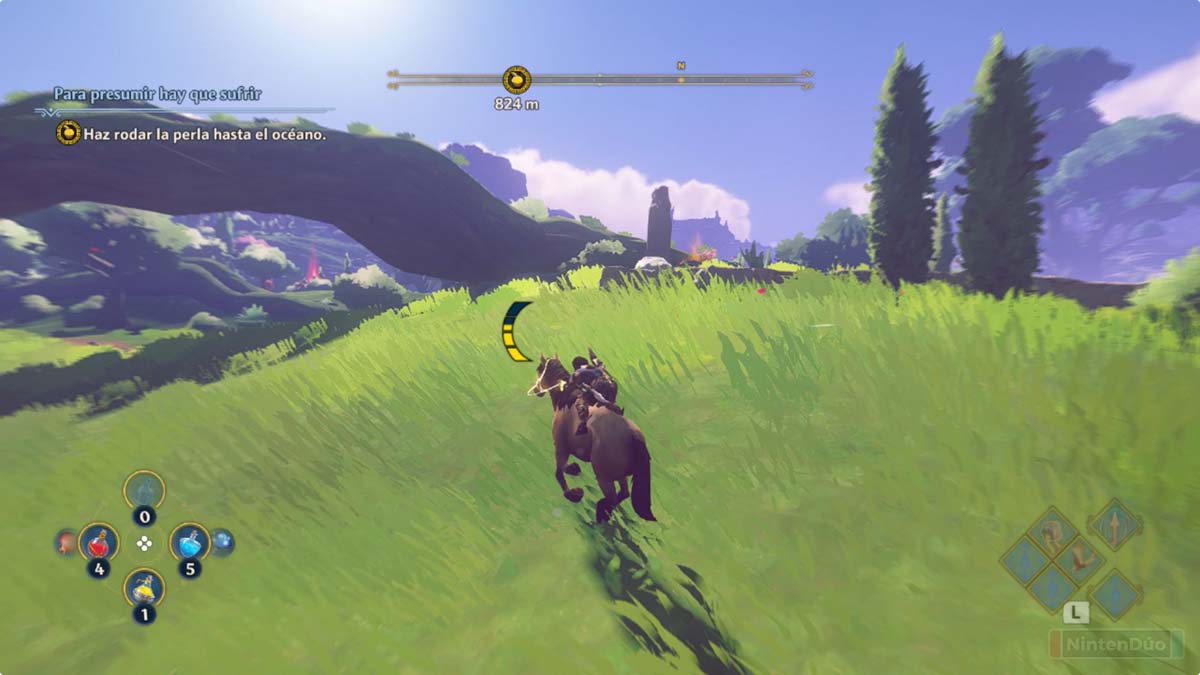This screenshot has height=675, width=1200.
Task: Click the pomegranate icon beside the red potion
Action: [x=65, y=542]
